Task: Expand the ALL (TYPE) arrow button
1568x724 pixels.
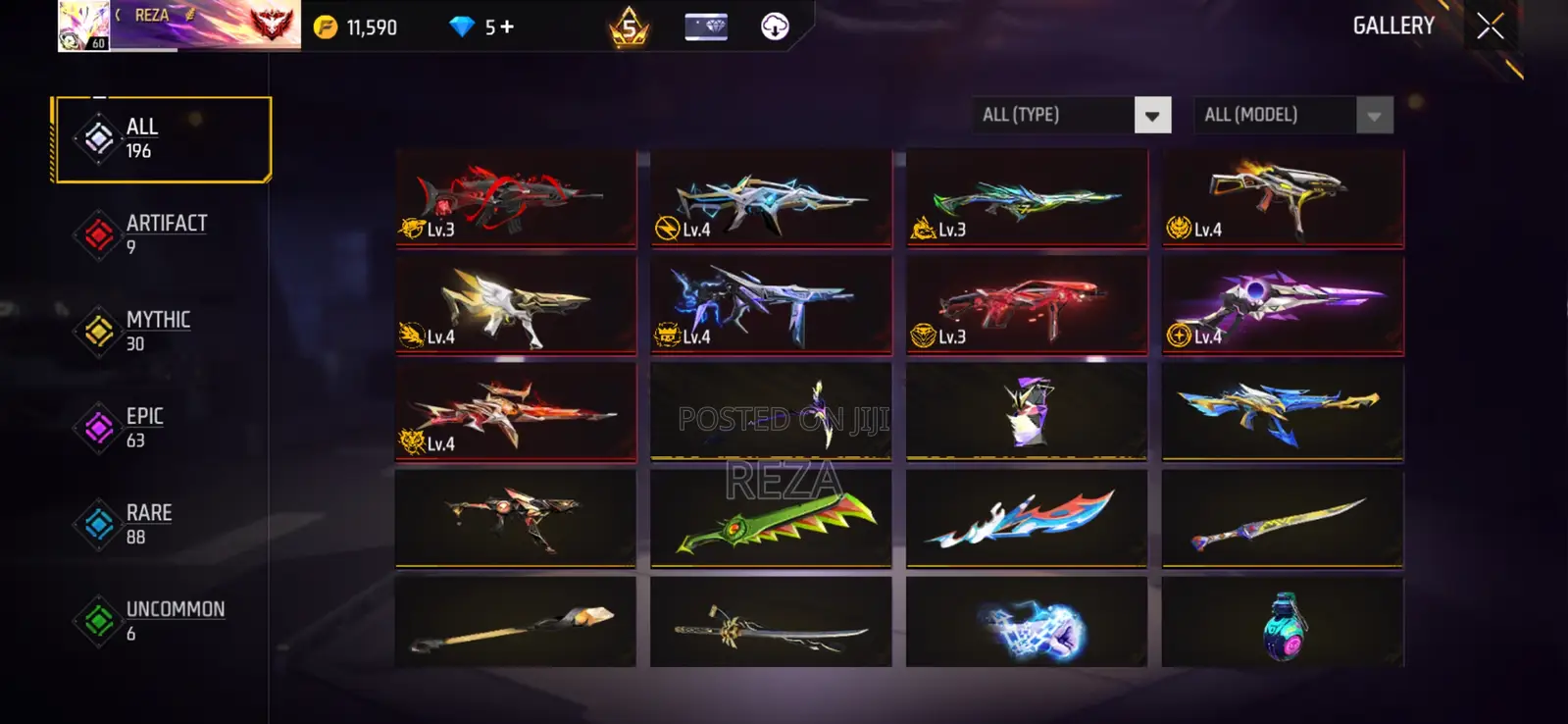Action: [1151, 114]
